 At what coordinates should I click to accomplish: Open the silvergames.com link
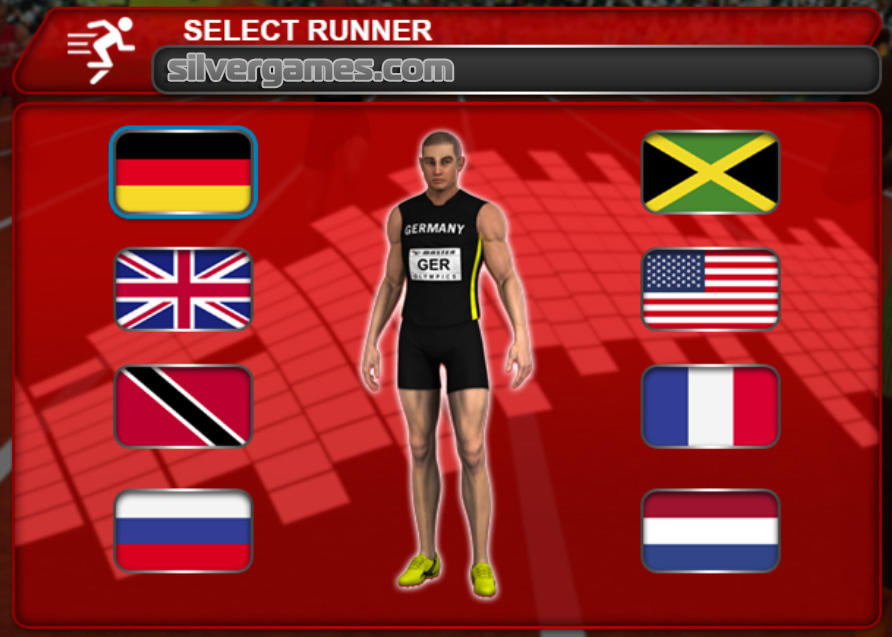(x=311, y=70)
